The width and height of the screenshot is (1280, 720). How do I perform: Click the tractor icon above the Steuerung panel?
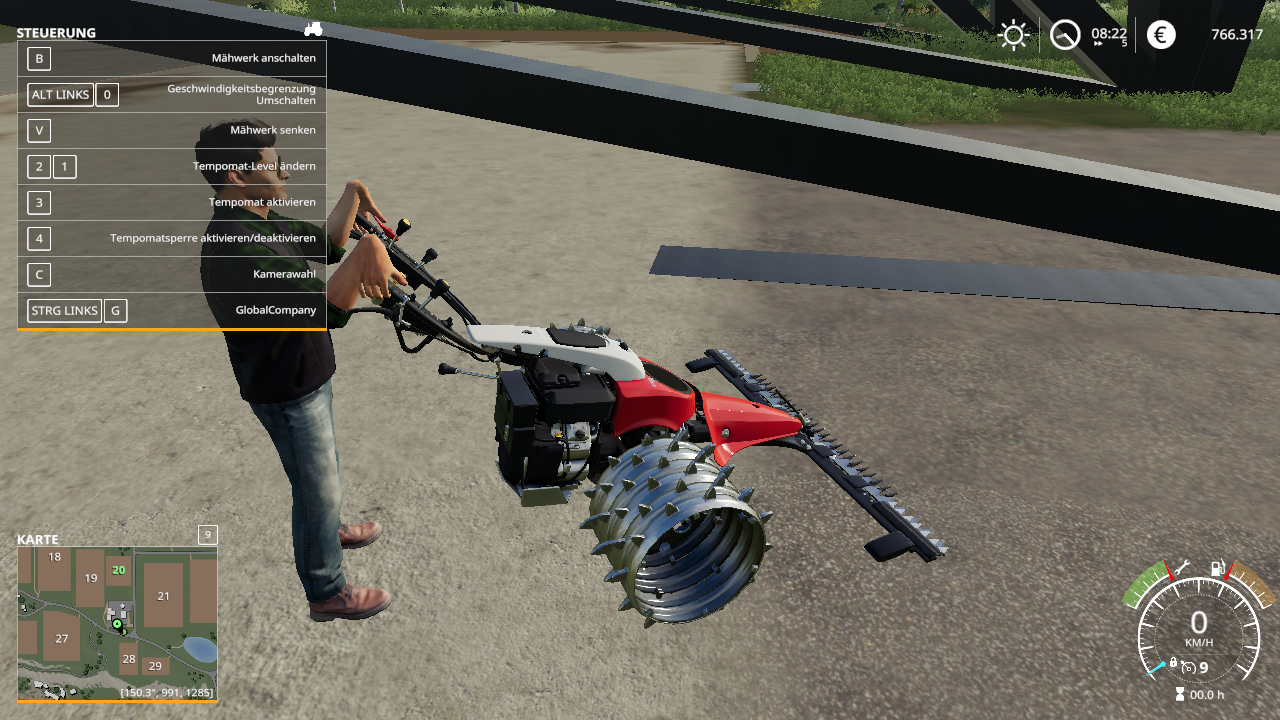[x=313, y=29]
